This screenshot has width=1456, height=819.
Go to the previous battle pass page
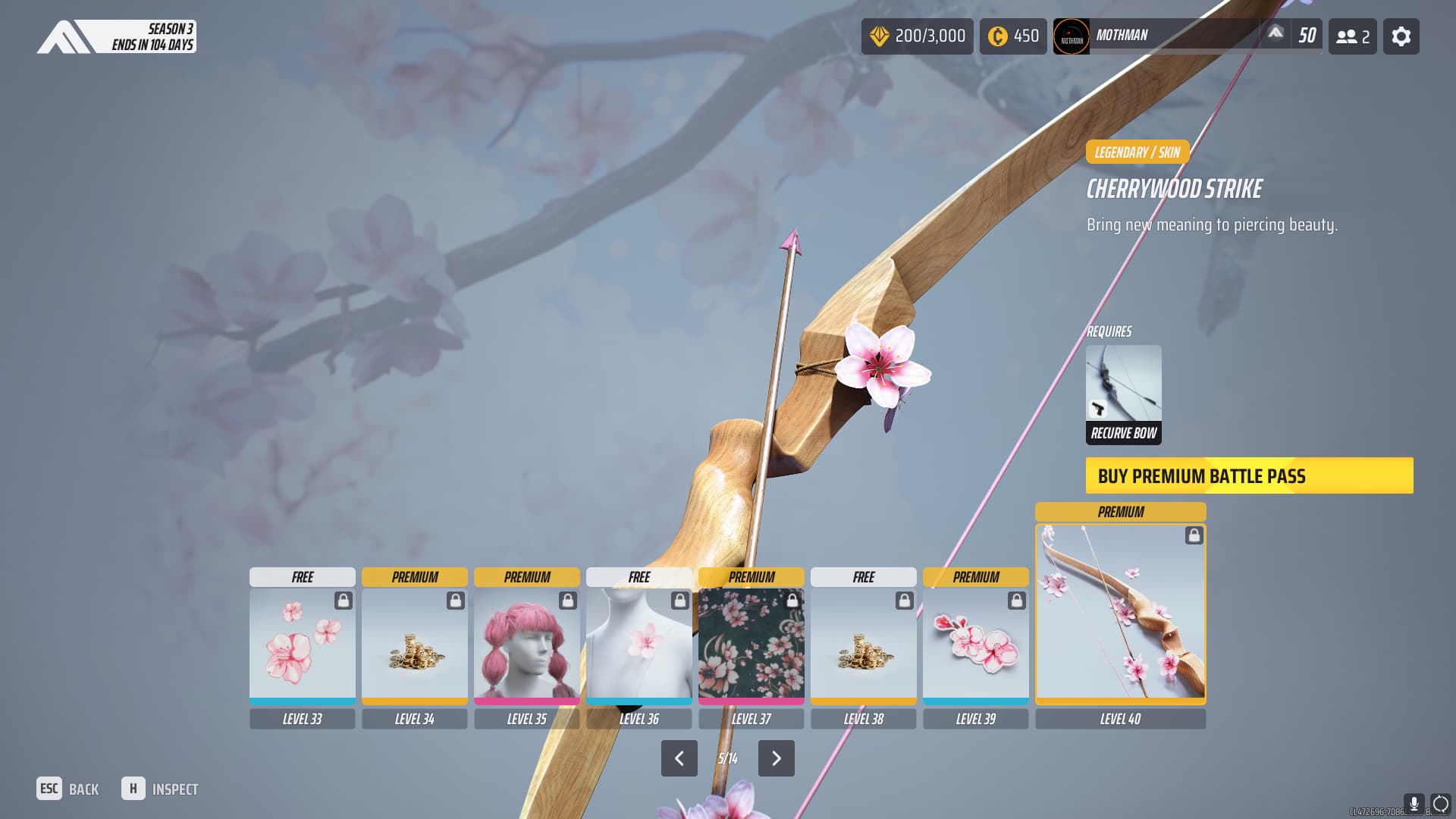[x=679, y=758]
